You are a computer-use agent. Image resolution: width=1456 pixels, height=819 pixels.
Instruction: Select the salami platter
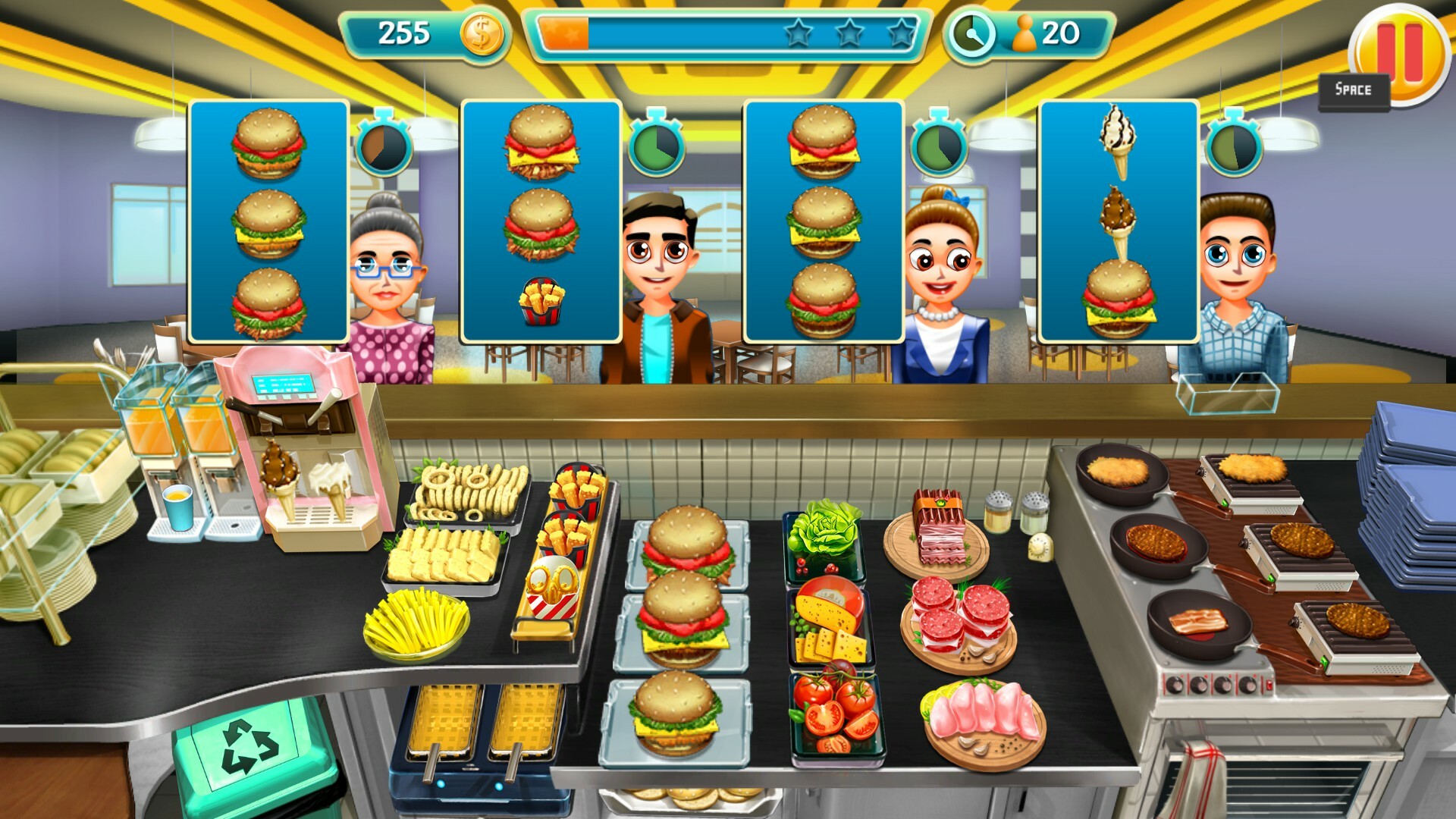(959, 614)
